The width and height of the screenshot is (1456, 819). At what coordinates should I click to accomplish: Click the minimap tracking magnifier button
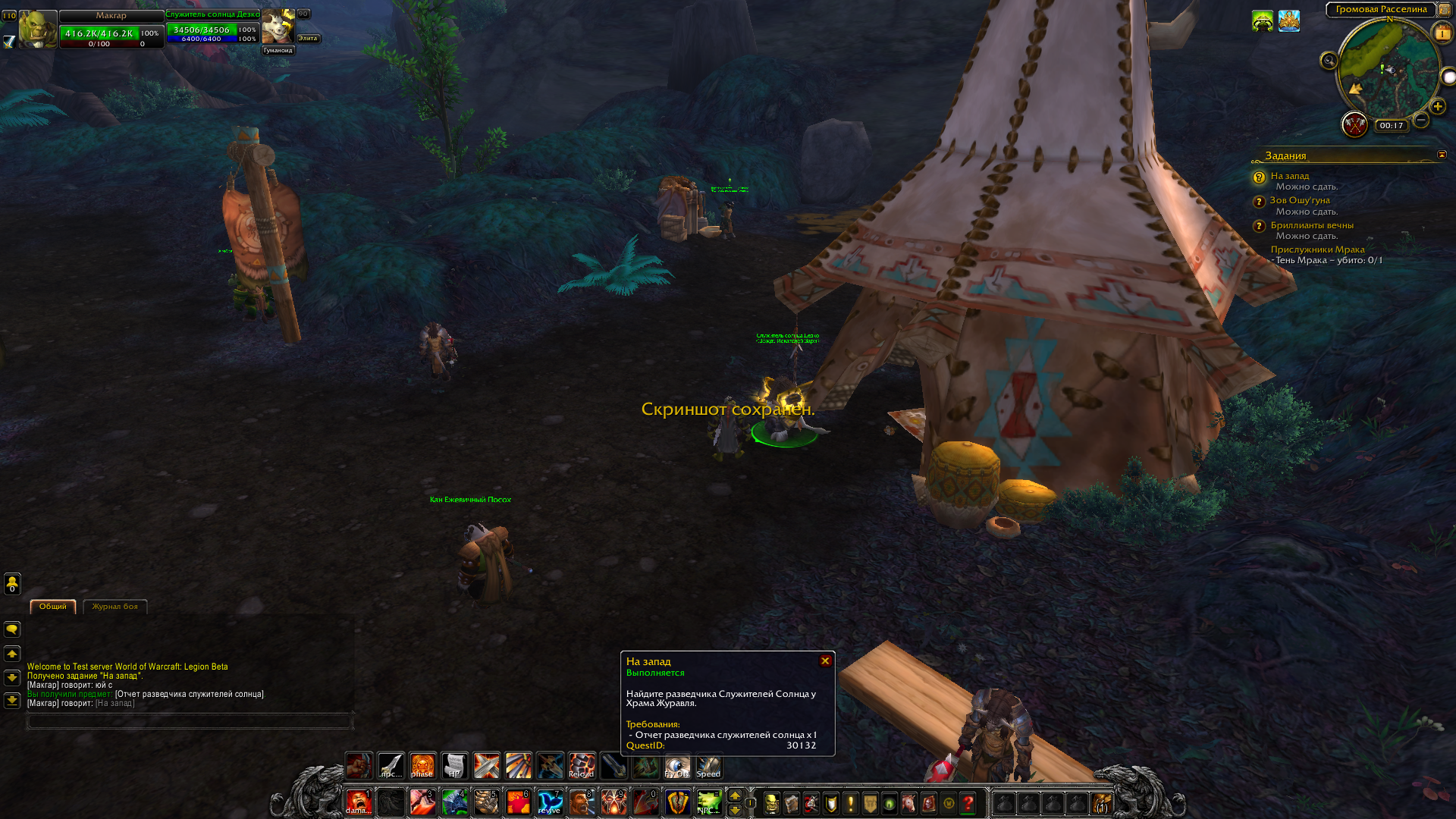pyautogui.click(x=1329, y=61)
